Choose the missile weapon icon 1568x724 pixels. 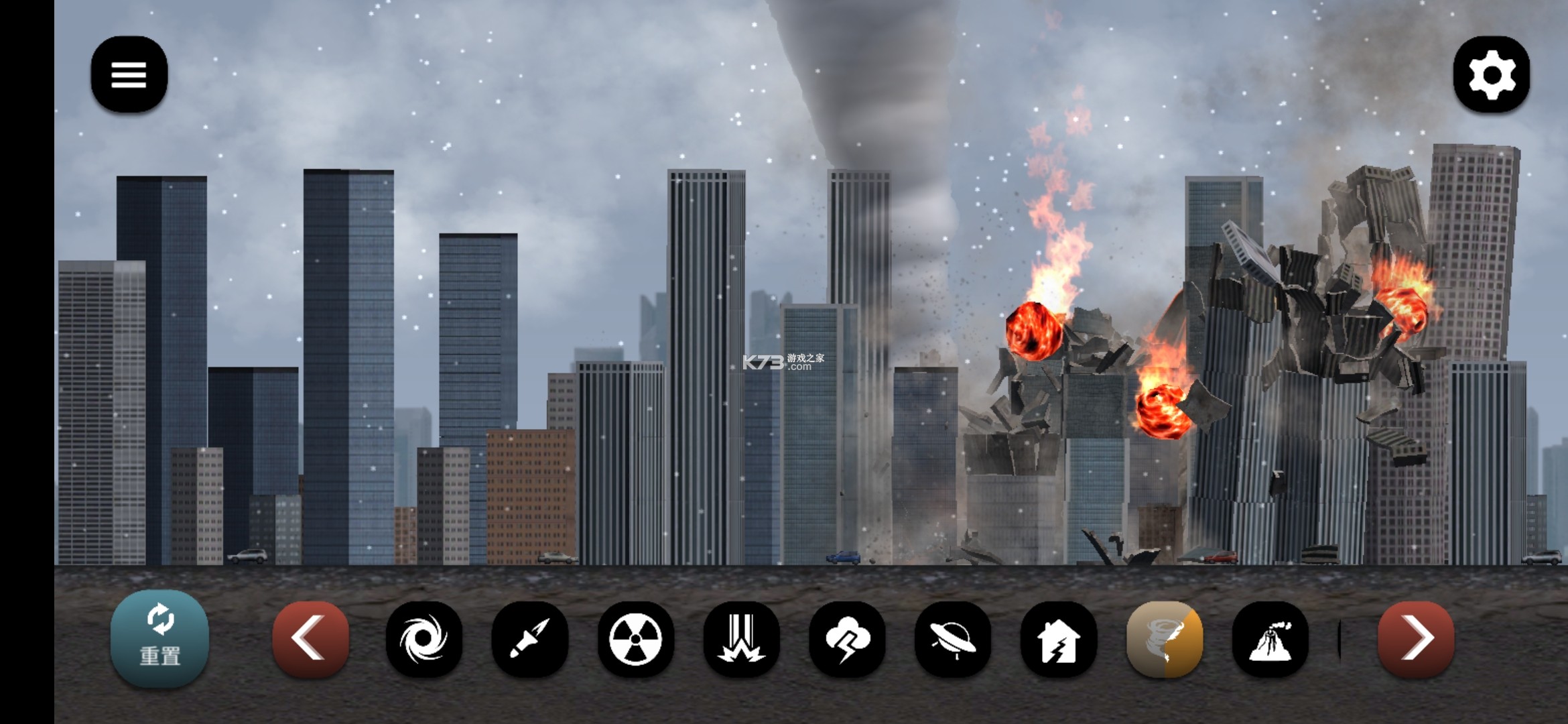(x=529, y=638)
